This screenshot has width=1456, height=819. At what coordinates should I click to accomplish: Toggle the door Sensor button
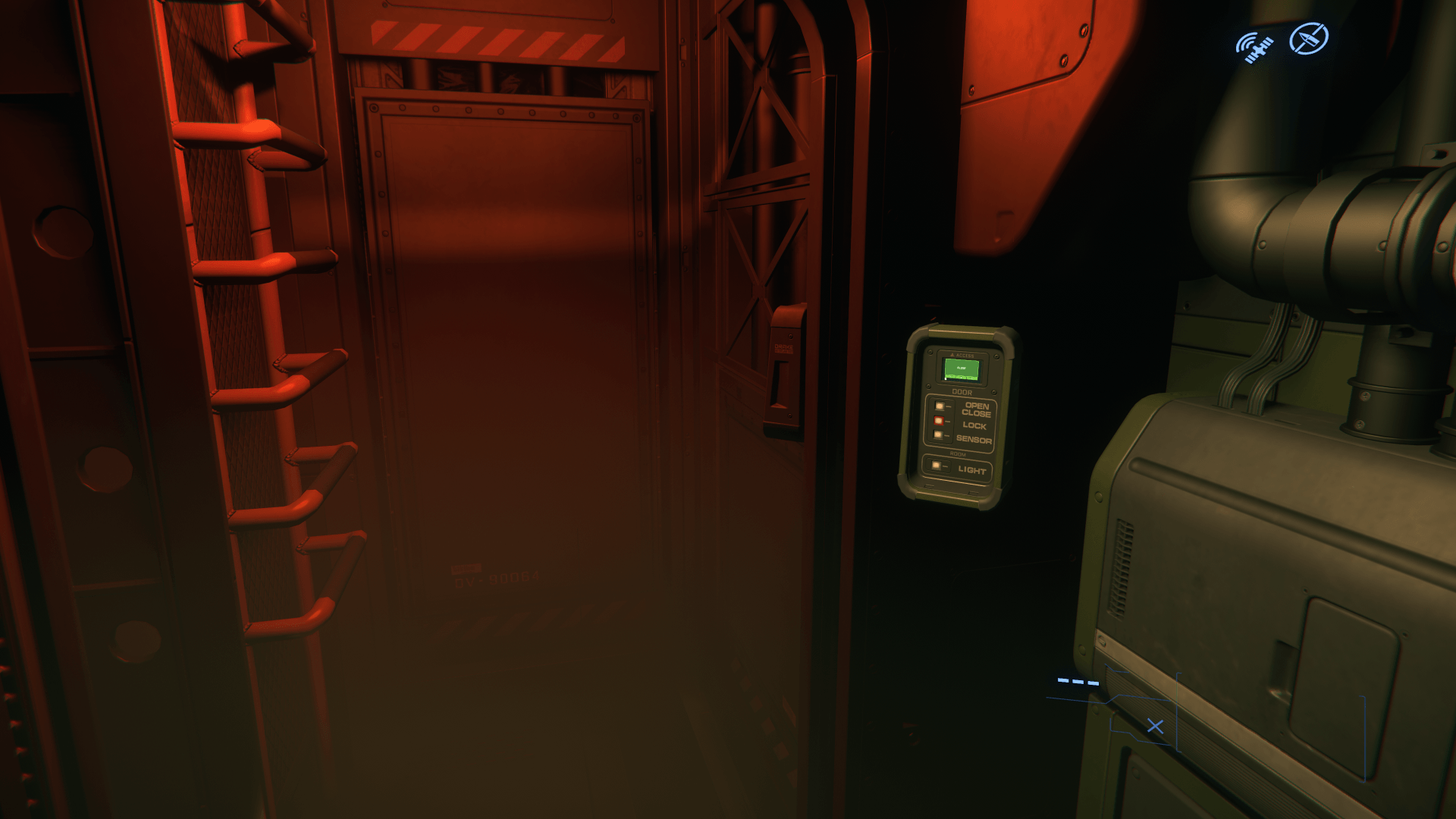(939, 435)
